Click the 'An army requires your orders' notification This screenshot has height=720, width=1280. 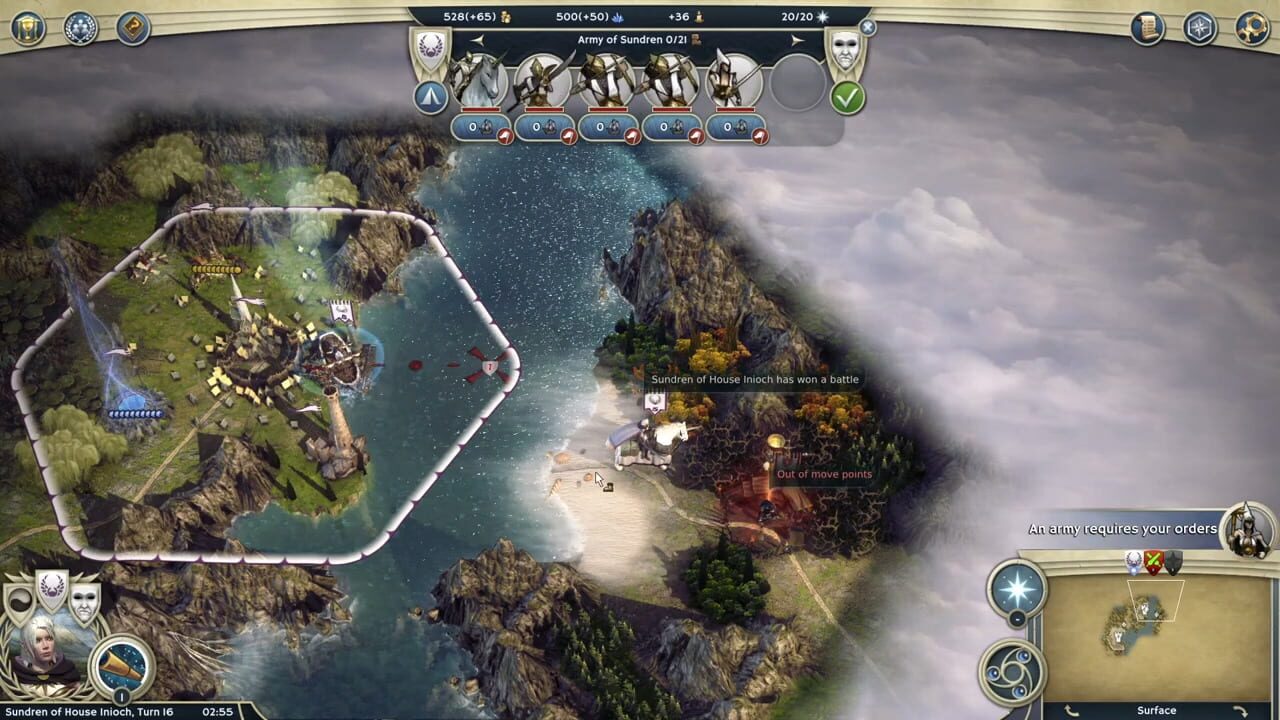click(x=1122, y=528)
